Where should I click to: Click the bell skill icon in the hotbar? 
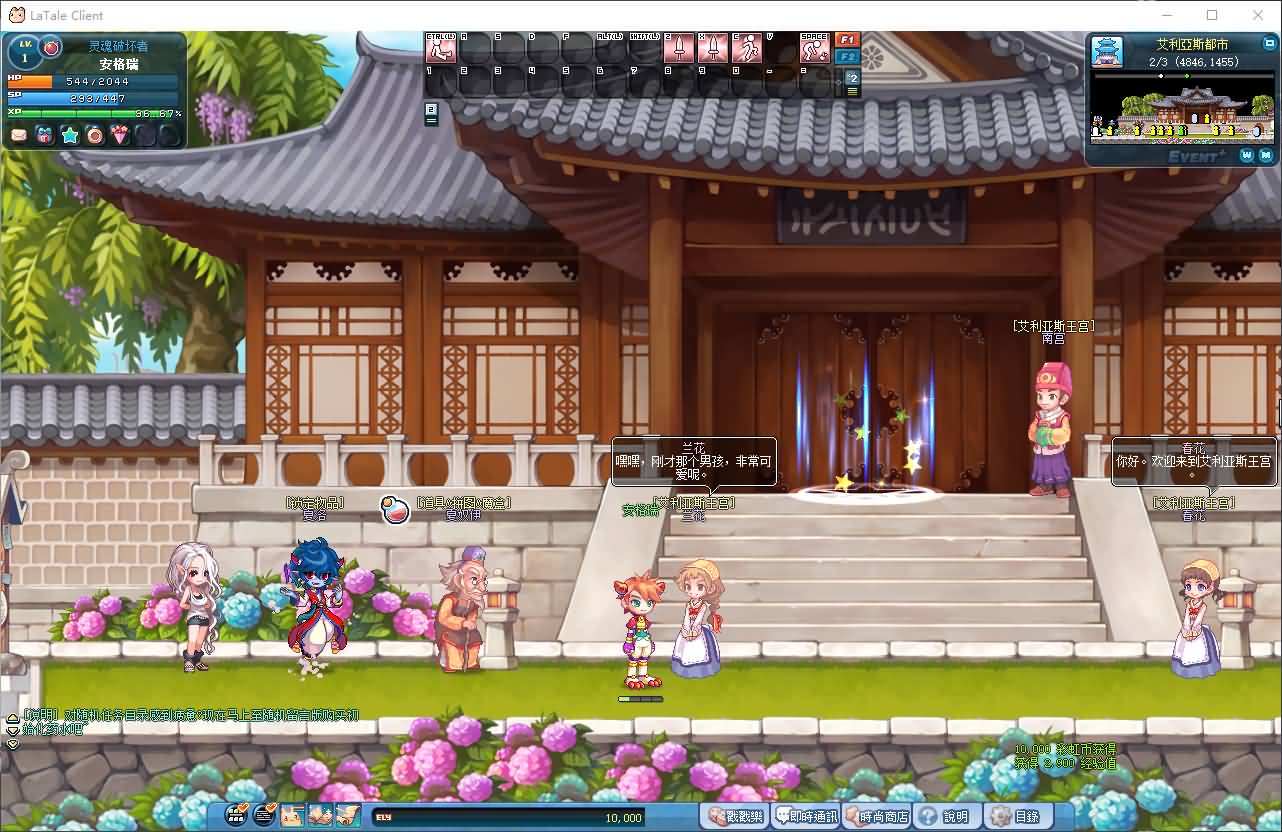tap(713, 47)
